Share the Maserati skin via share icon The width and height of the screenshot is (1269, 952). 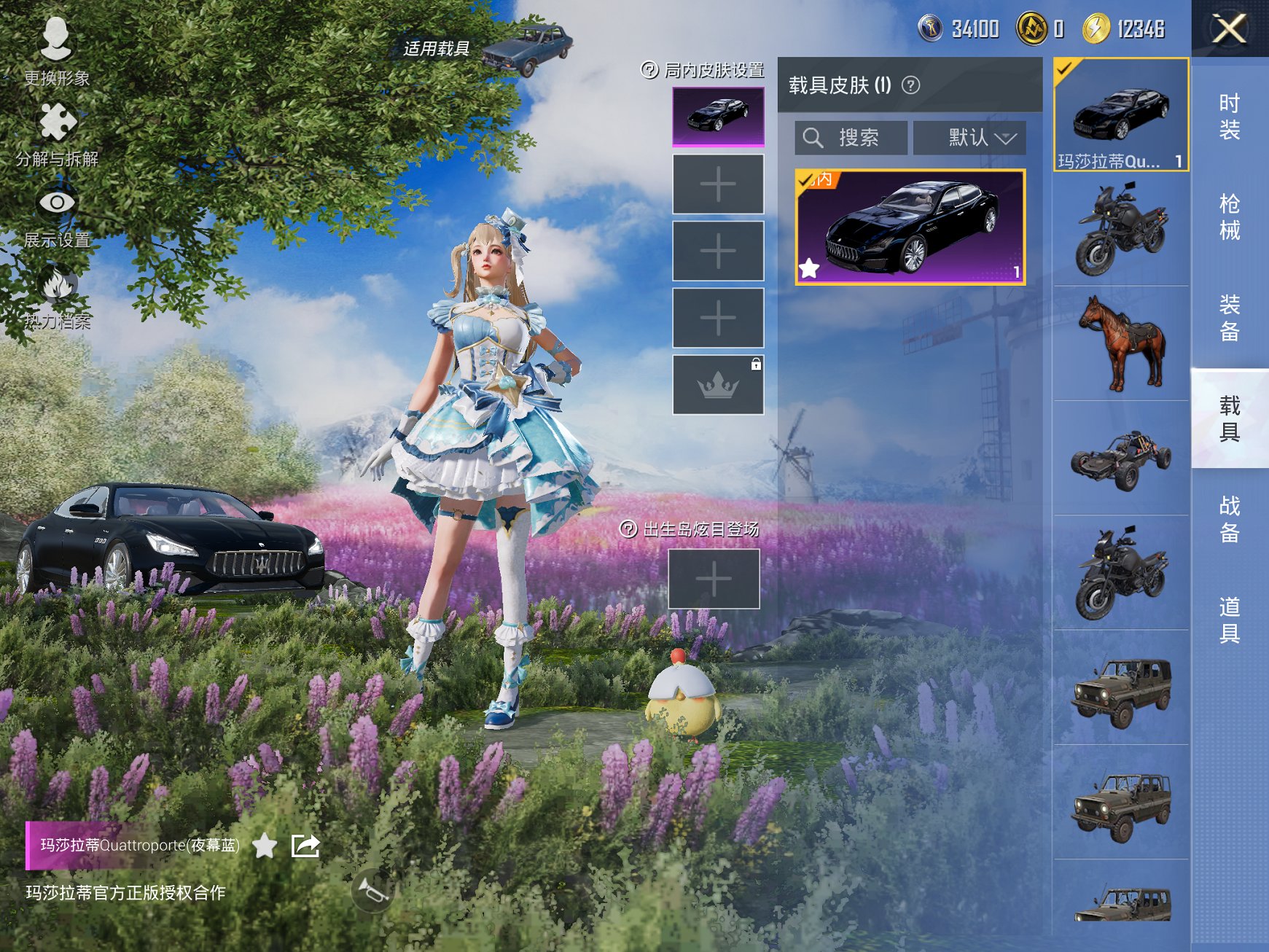305,846
